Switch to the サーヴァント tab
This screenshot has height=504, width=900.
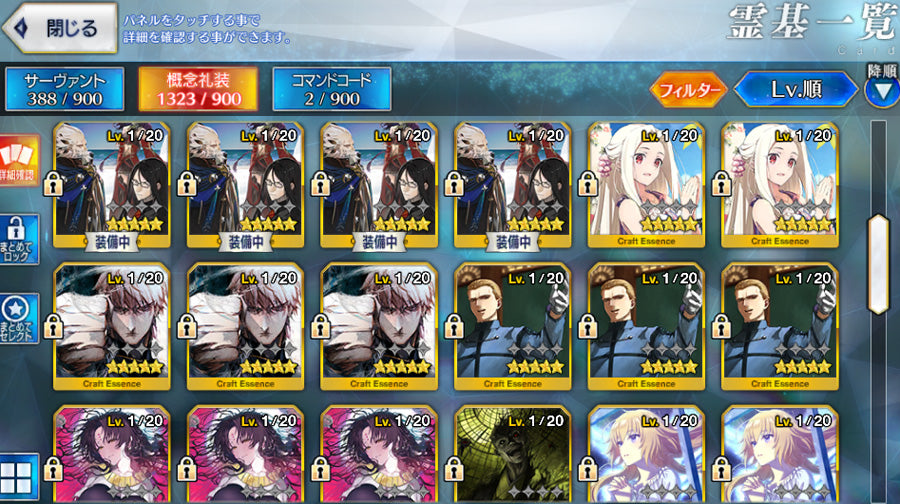point(64,89)
